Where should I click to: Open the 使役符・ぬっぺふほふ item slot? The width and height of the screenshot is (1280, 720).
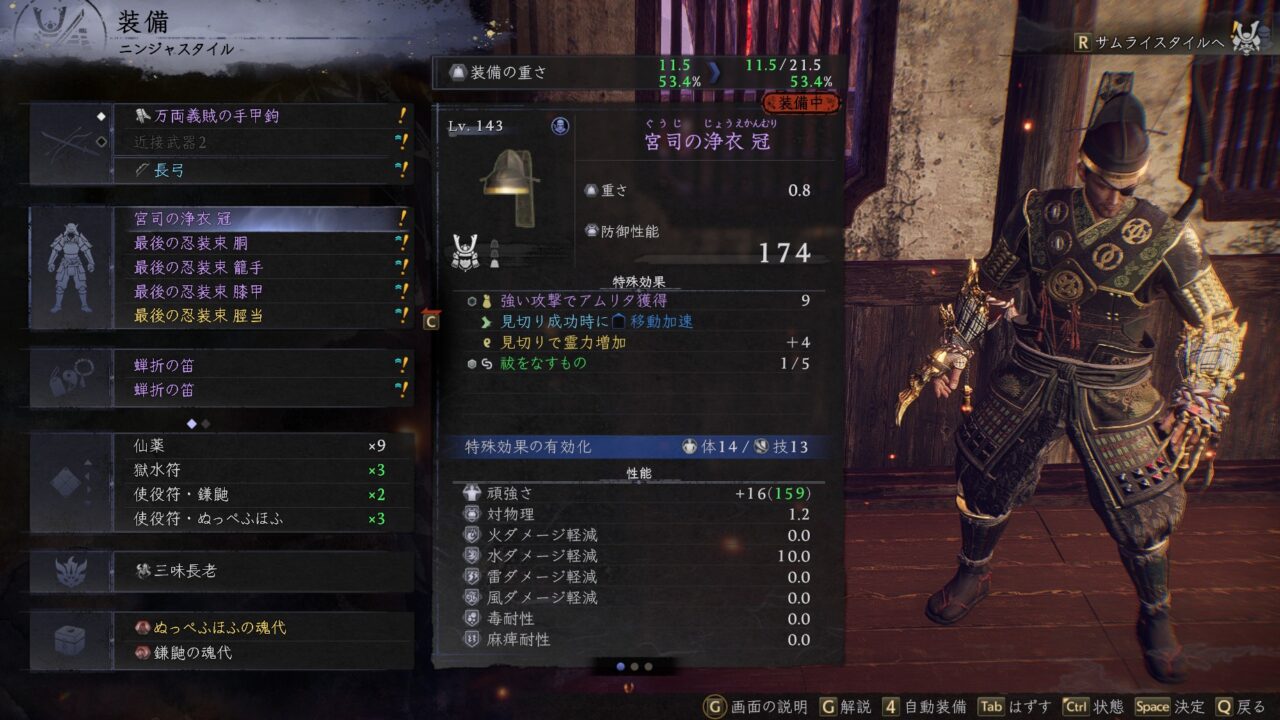pos(260,518)
